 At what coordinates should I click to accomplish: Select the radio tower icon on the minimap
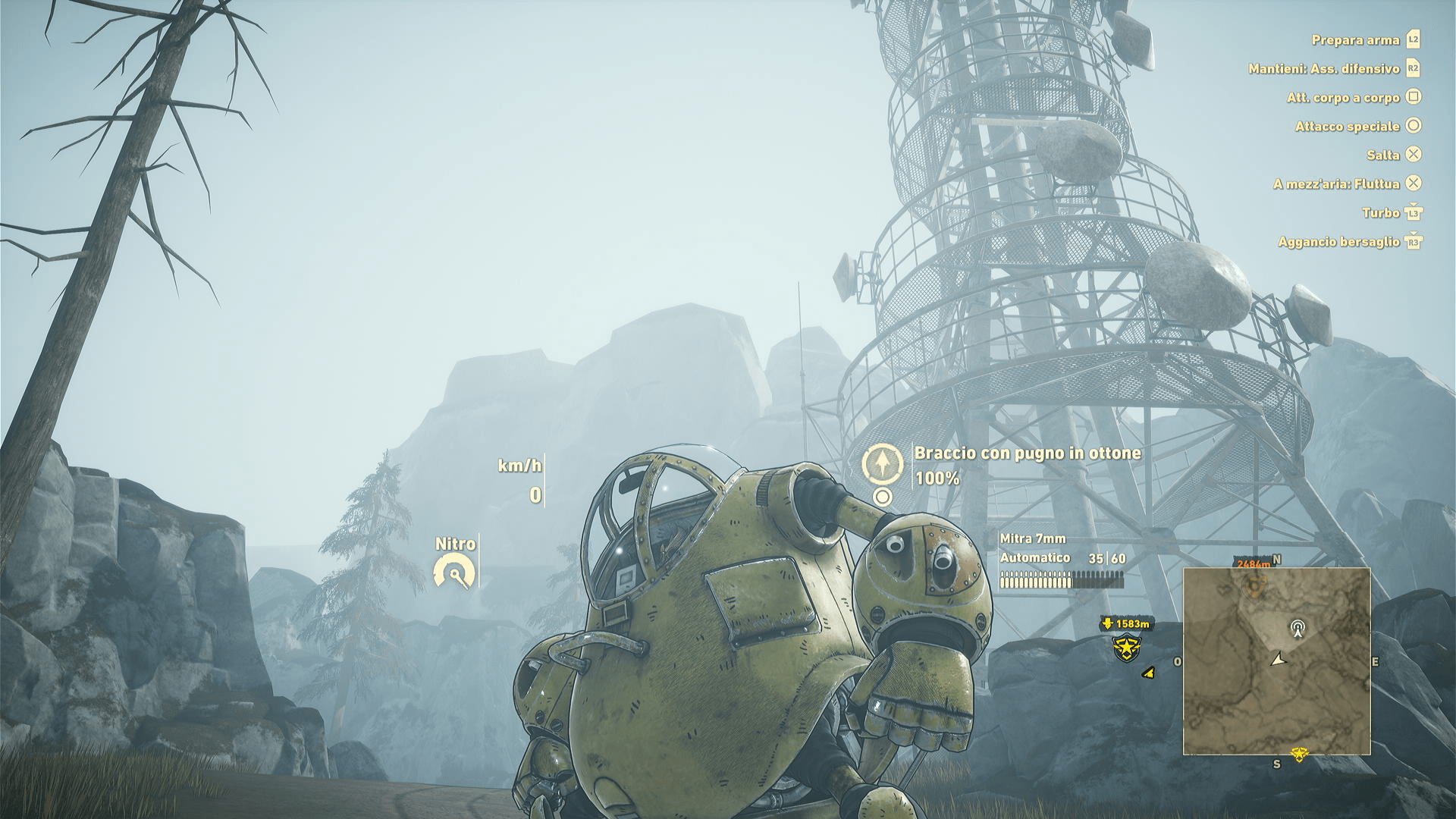click(1298, 628)
